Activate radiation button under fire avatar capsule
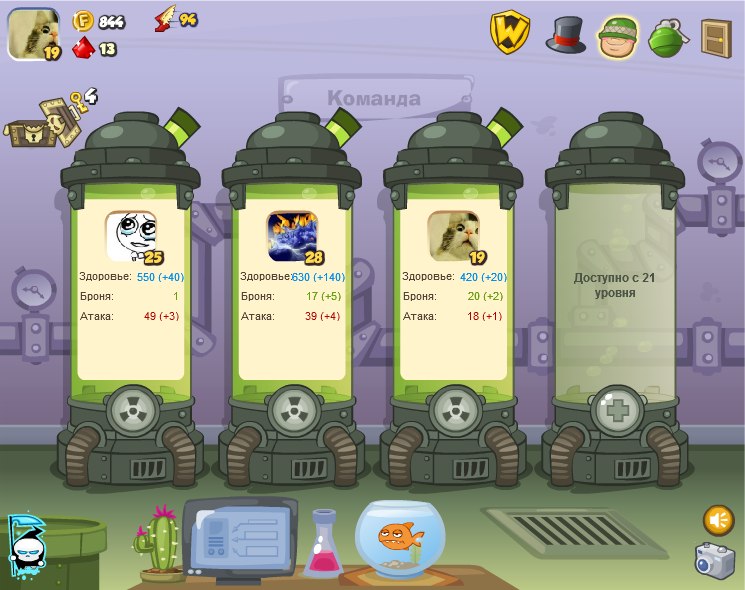 click(x=293, y=409)
